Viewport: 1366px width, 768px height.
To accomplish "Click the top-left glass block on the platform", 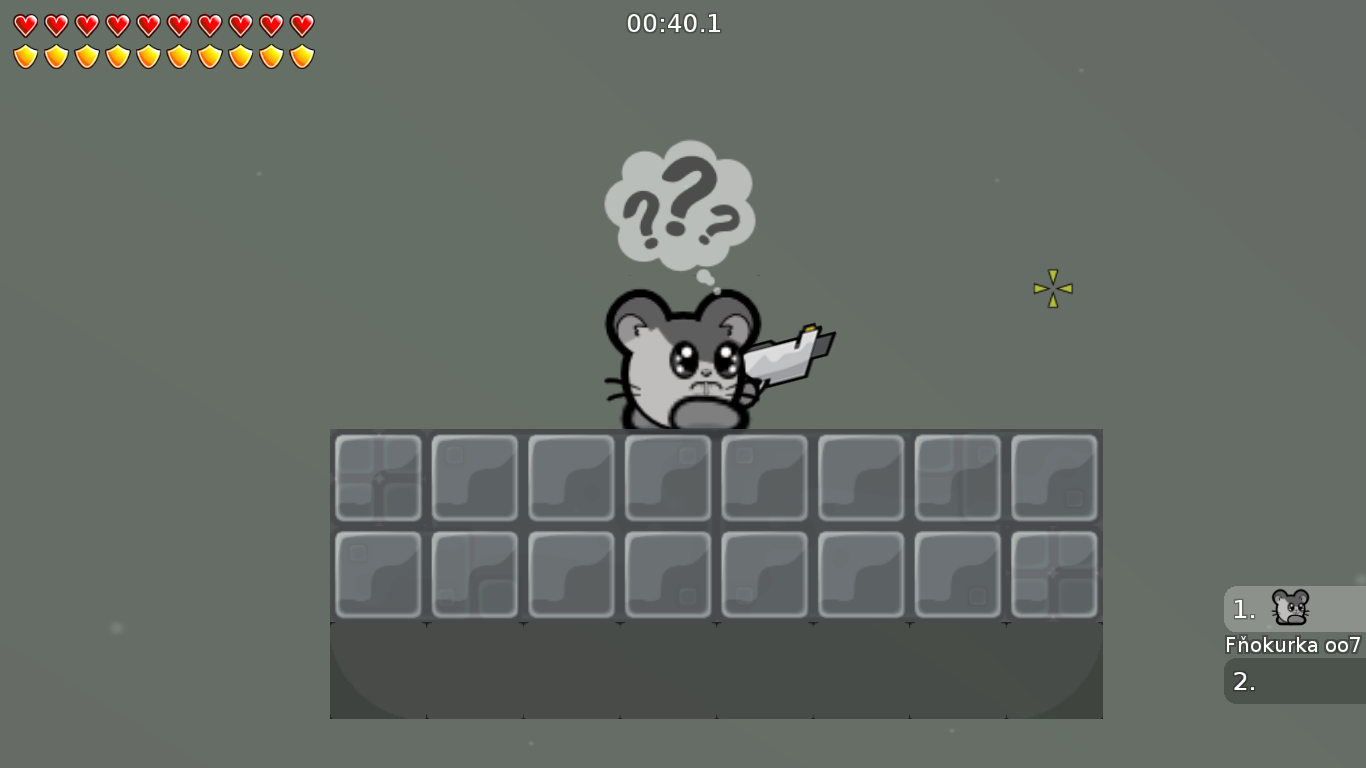I will pyautogui.click(x=378, y=477).
